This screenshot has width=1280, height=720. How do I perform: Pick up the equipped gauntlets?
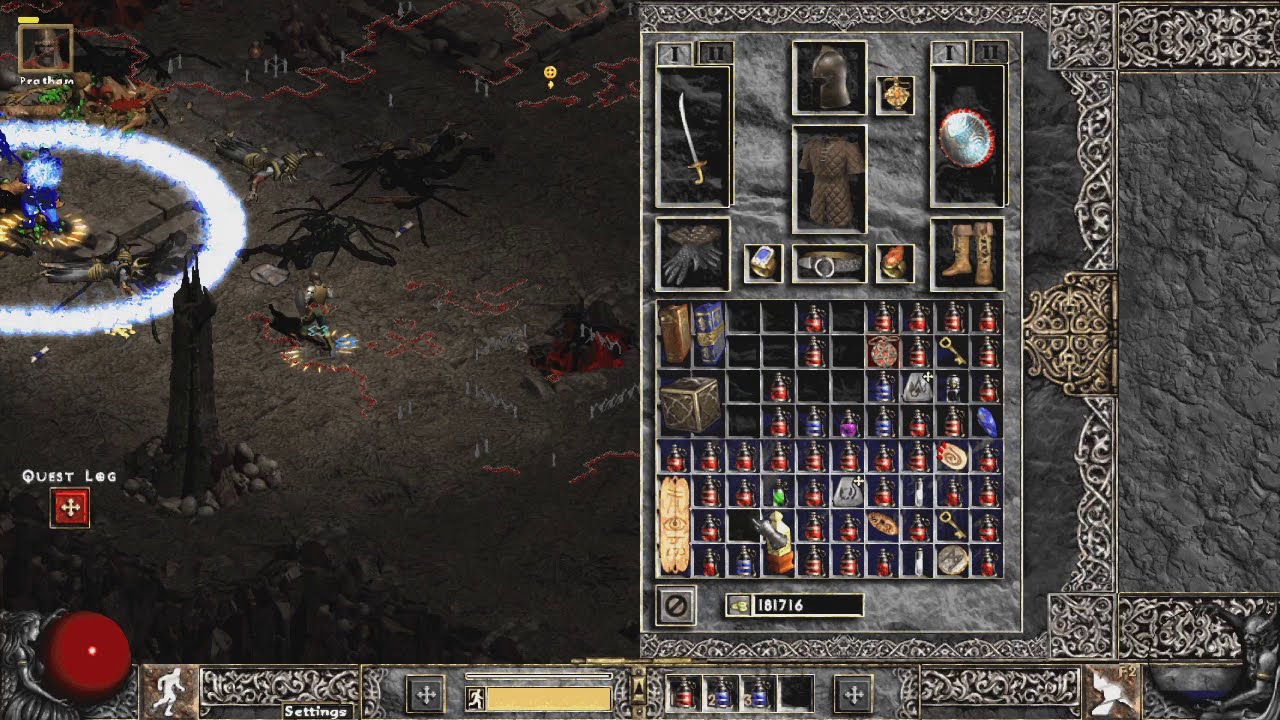[x=693, y=255]
